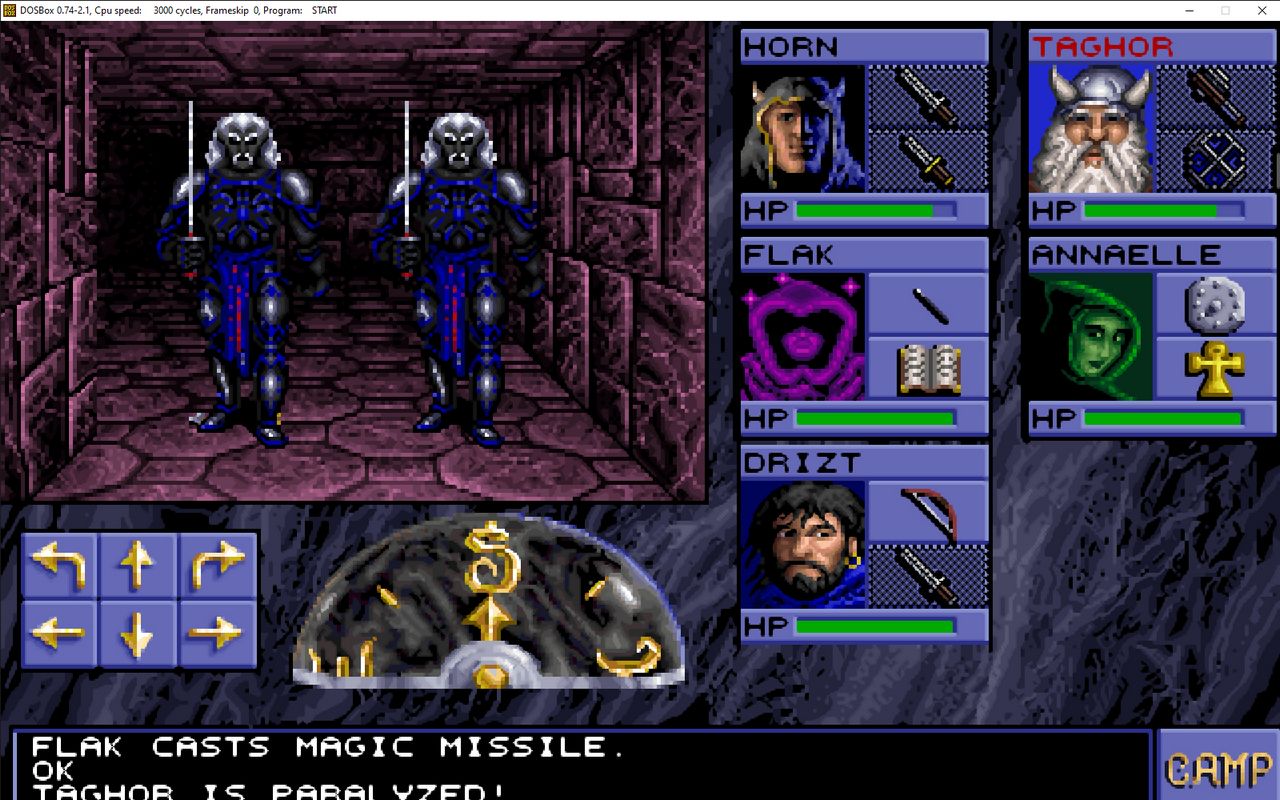Attack with Horn's lower short sword
The height and width of the screenshot is (800, 1280).
[927, 160]
